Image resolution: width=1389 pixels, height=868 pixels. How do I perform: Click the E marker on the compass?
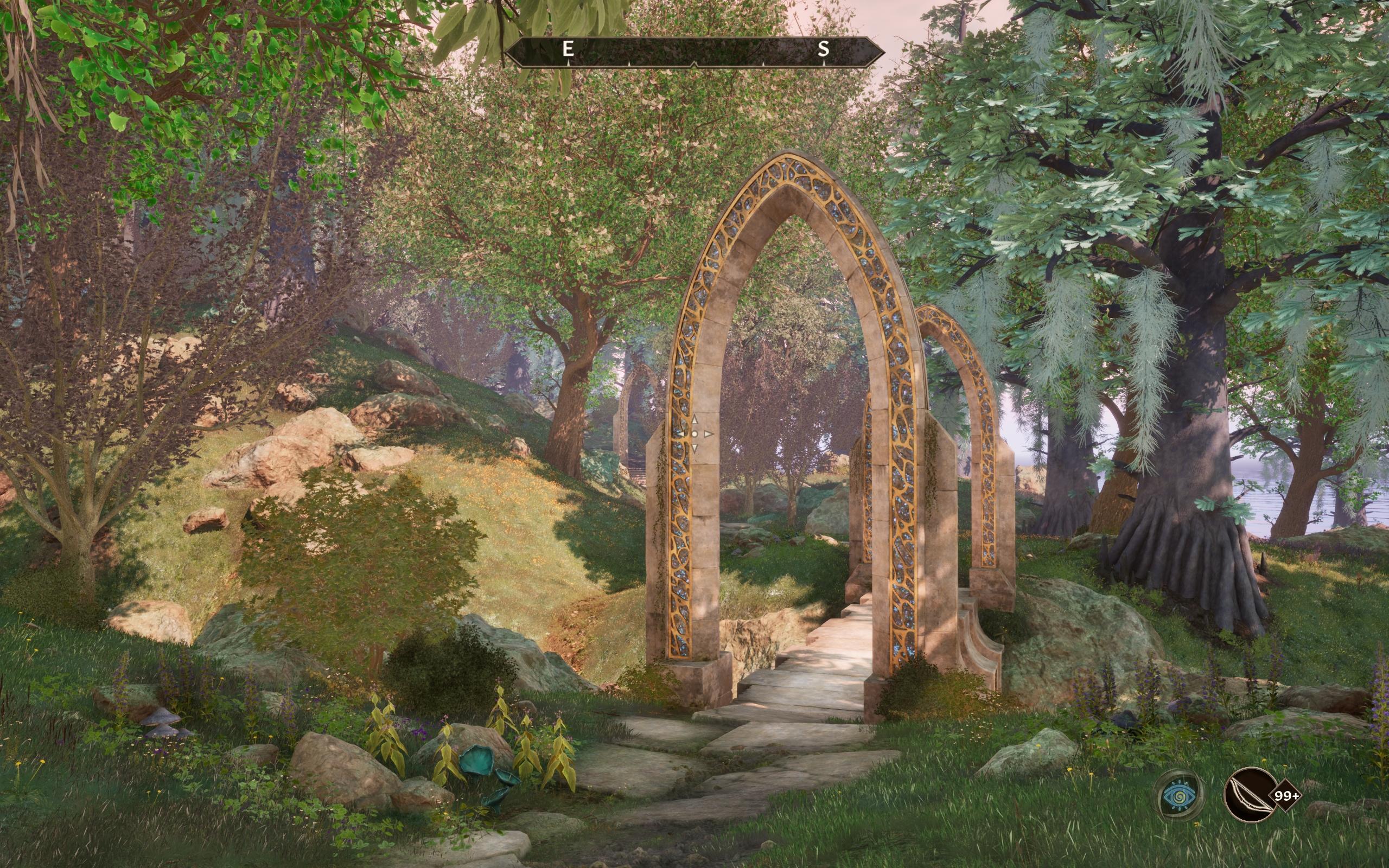[x=568, y=49]
